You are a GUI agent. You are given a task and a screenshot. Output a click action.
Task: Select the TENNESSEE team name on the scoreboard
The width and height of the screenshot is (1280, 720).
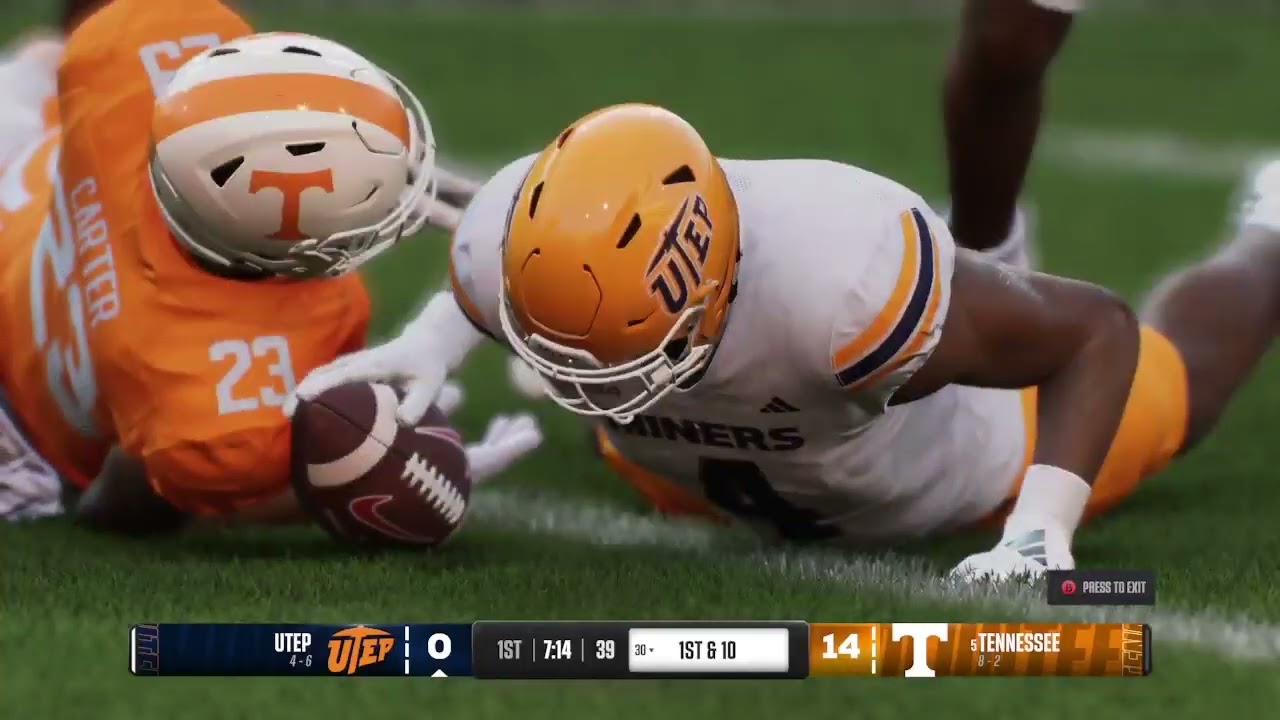coord(1019,642)
